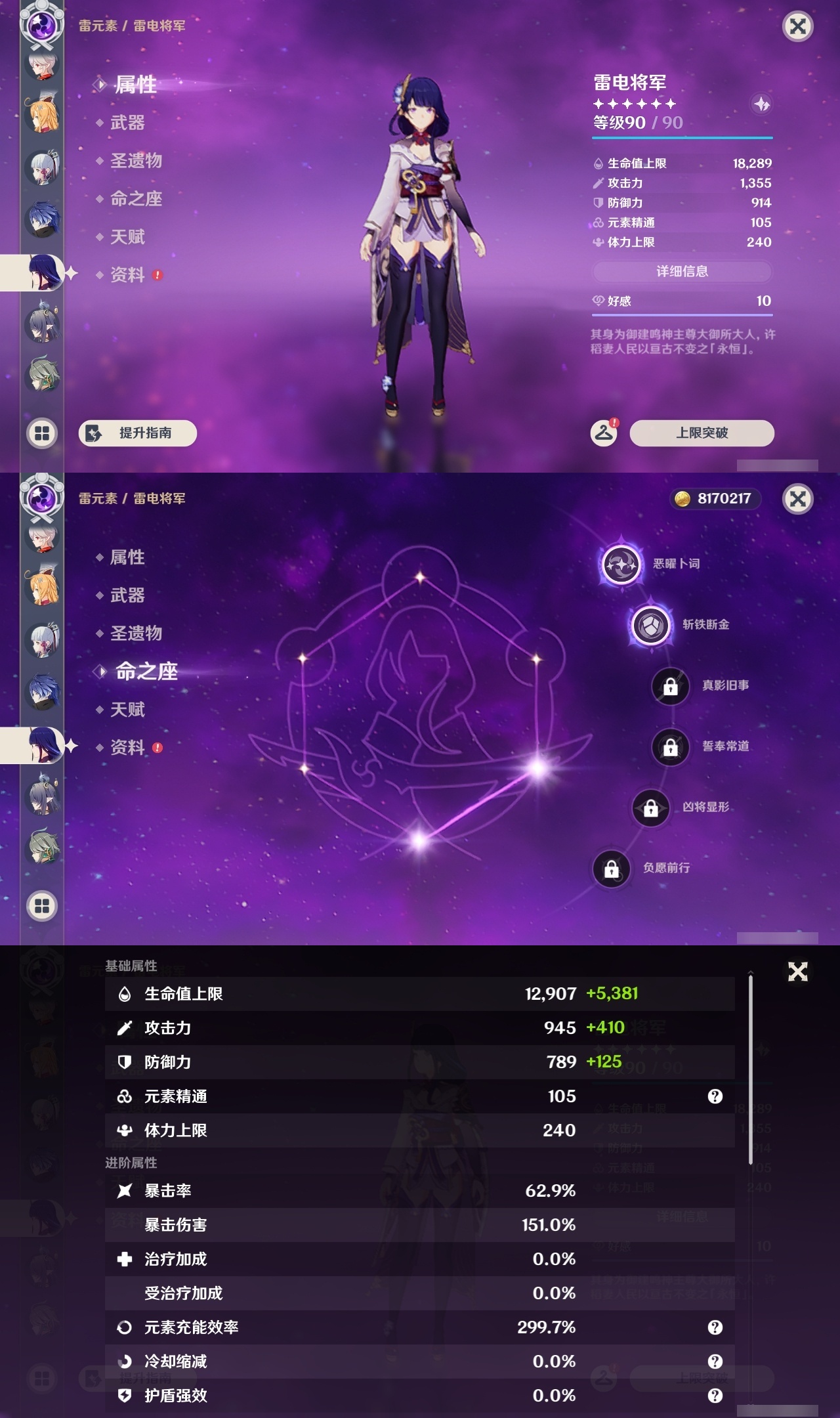
Task: Click the sparkle icon near the character name
Action: (x=761, y=103)
